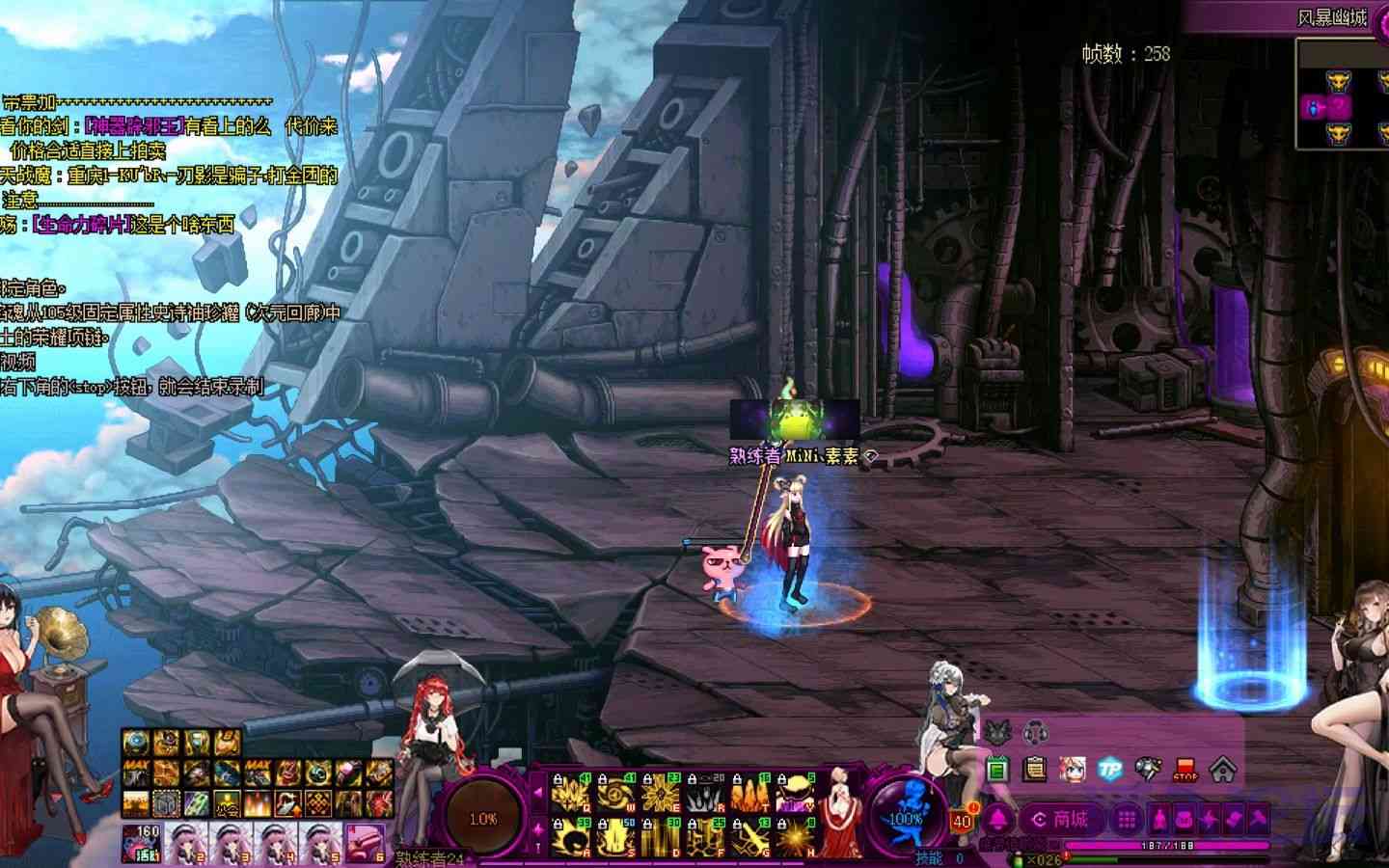The height and width of the screenshot is (868, 1389).
Task: Open the 商城 shop button
Action: [x=1060, y=820]
